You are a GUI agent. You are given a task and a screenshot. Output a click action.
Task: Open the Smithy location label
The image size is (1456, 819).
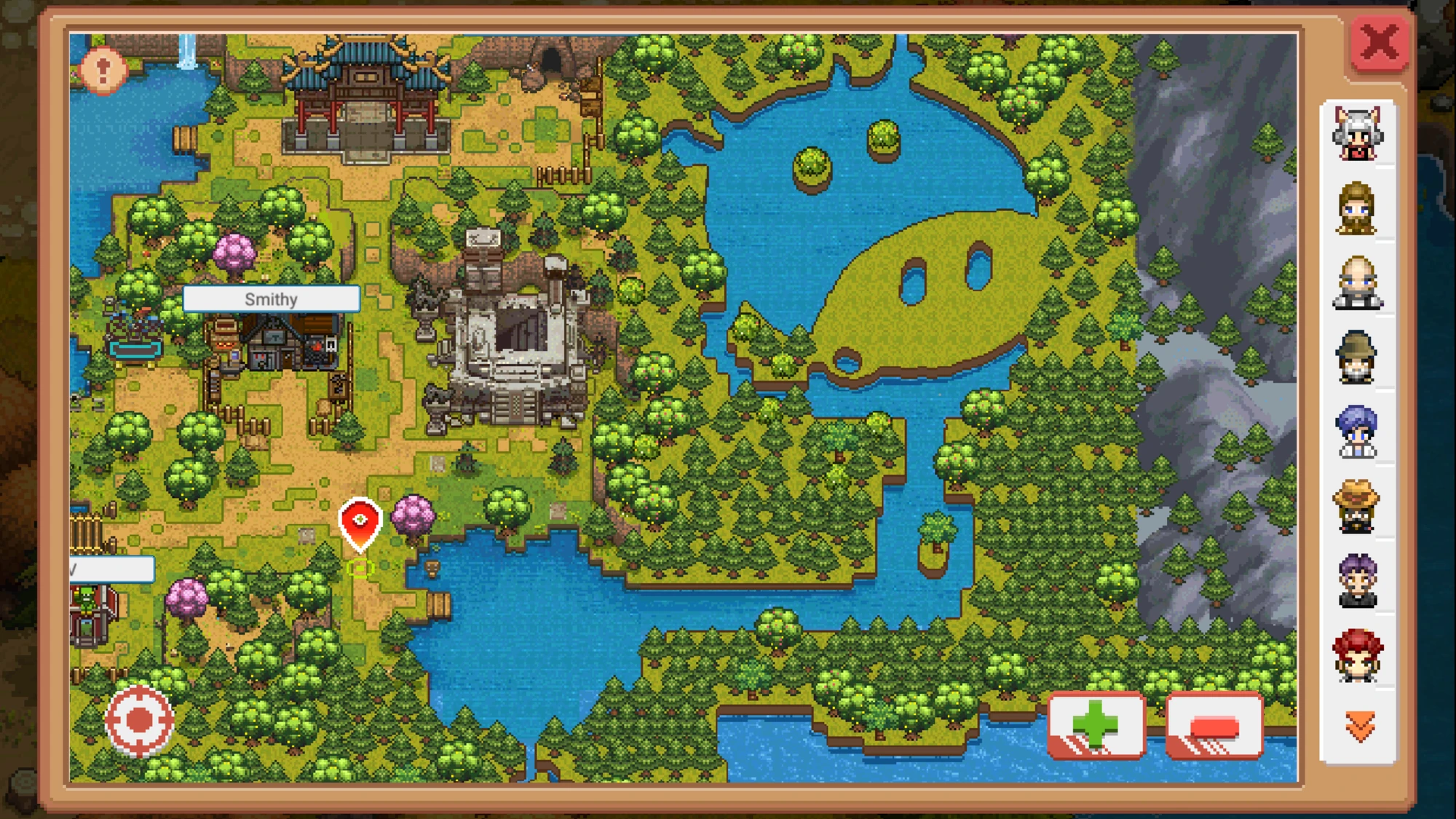tap(272, 298)
